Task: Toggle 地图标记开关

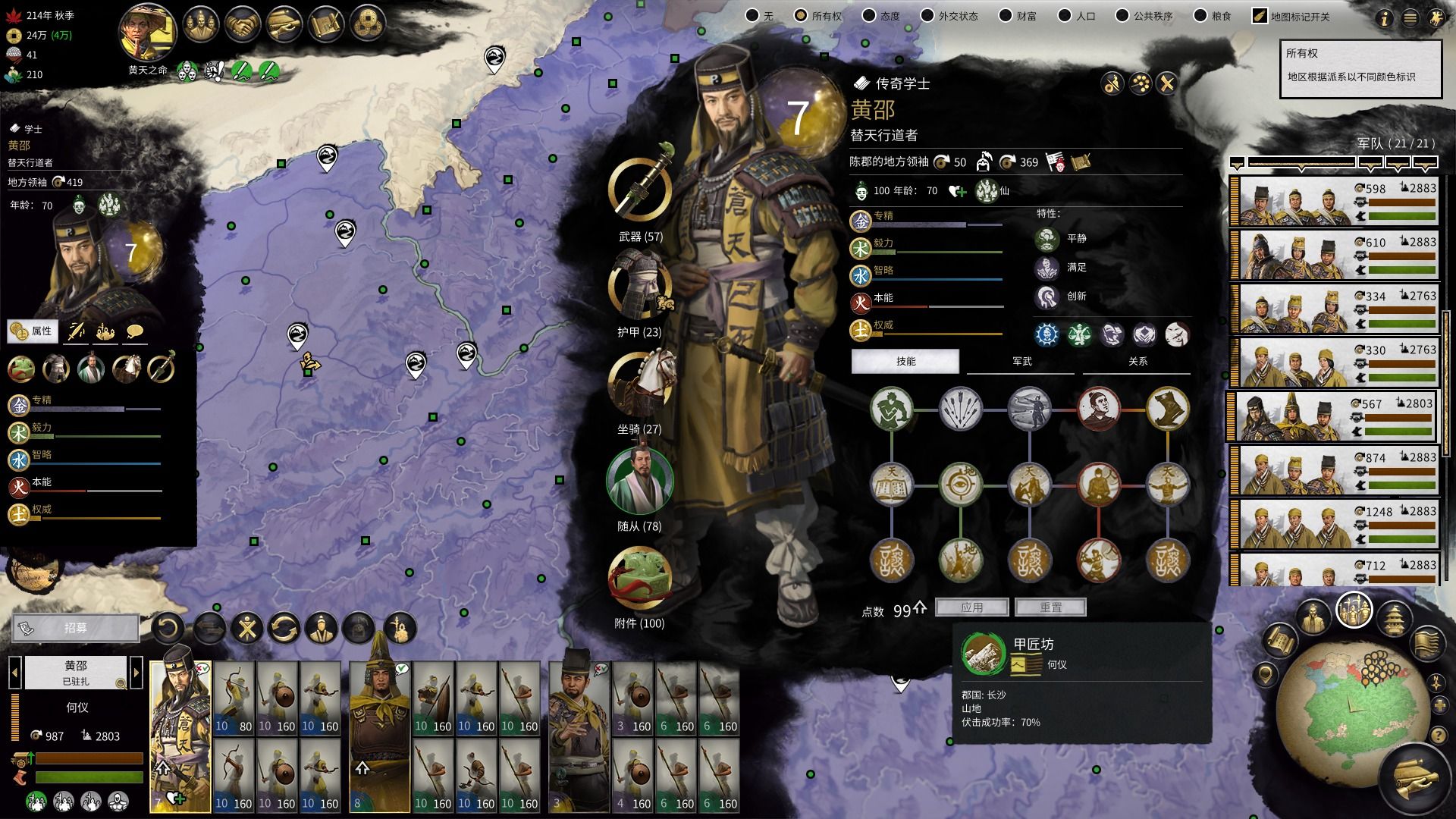Action: tap(1260, 16)
